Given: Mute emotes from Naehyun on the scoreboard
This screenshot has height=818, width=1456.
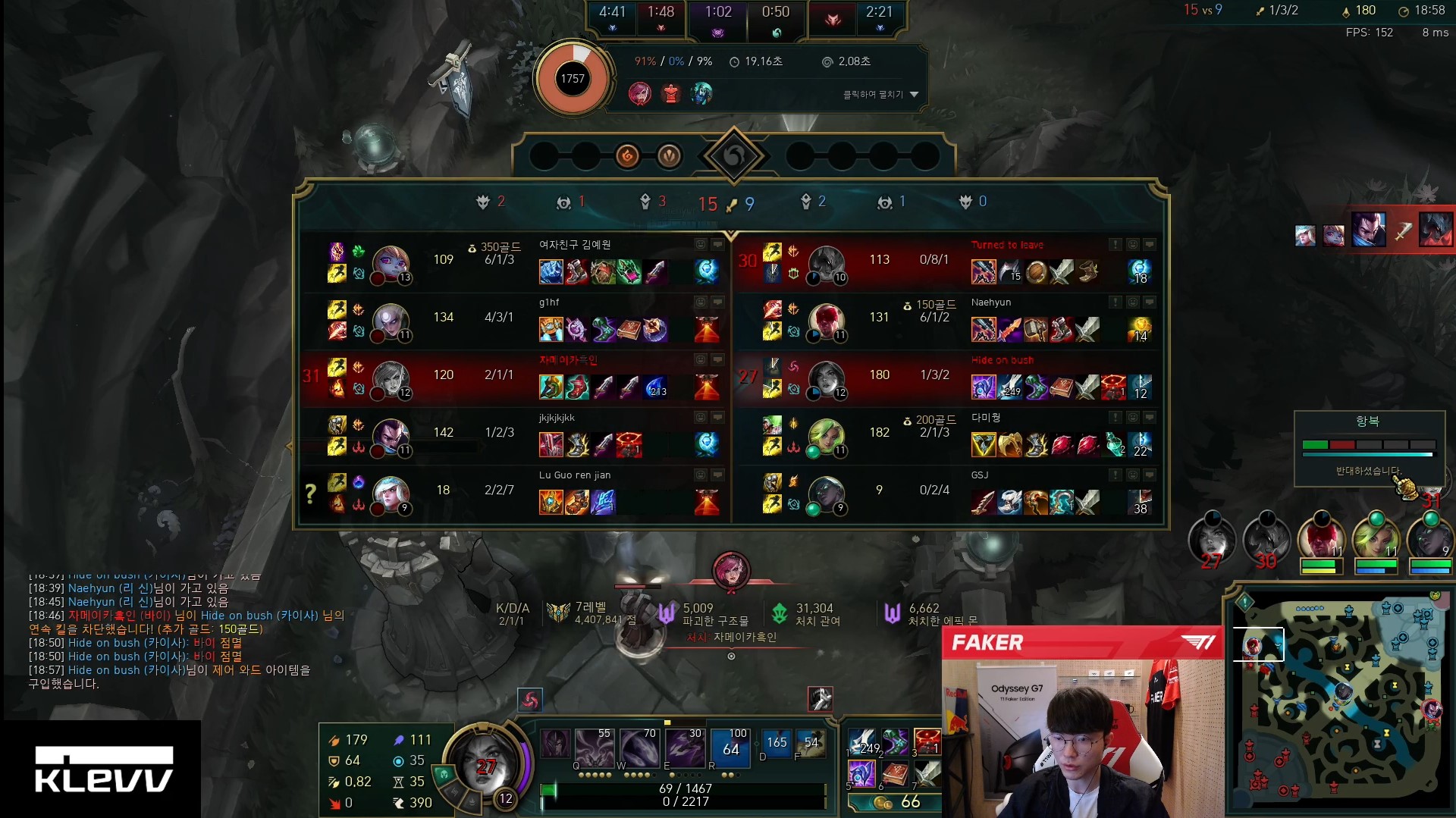Looking at the screenshot, I should coord(1132,302).
